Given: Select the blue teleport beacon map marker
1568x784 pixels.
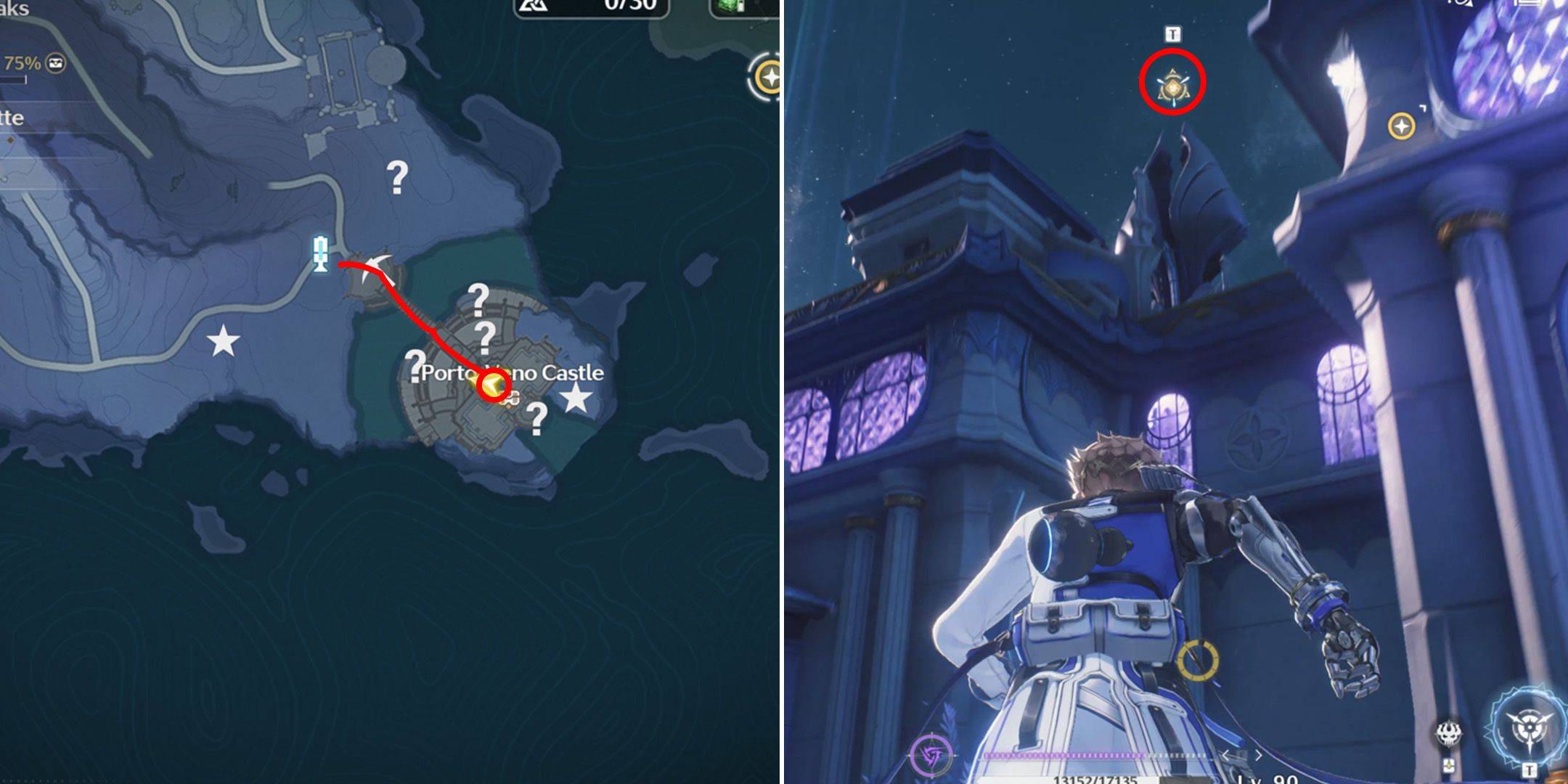Looking at the screenshot, I should pyautogui.click(x=320, y=253).
